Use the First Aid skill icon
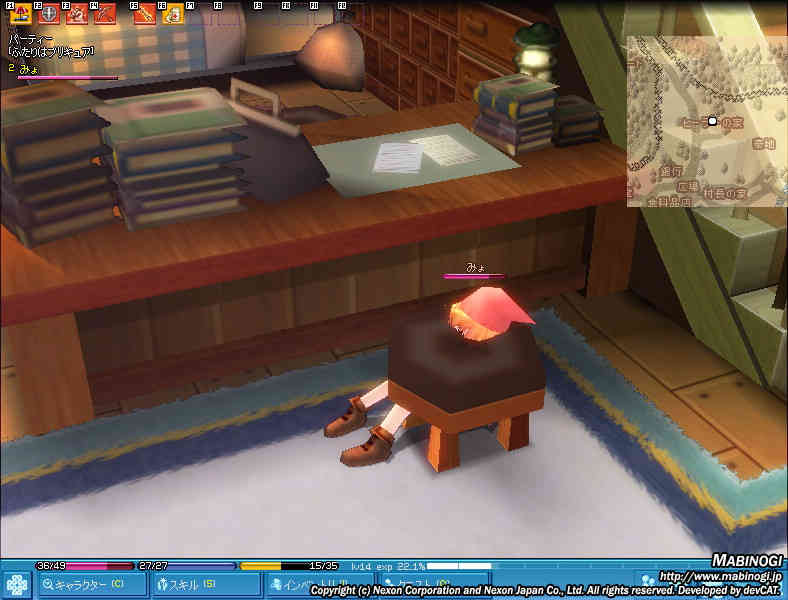 [173, 14]
